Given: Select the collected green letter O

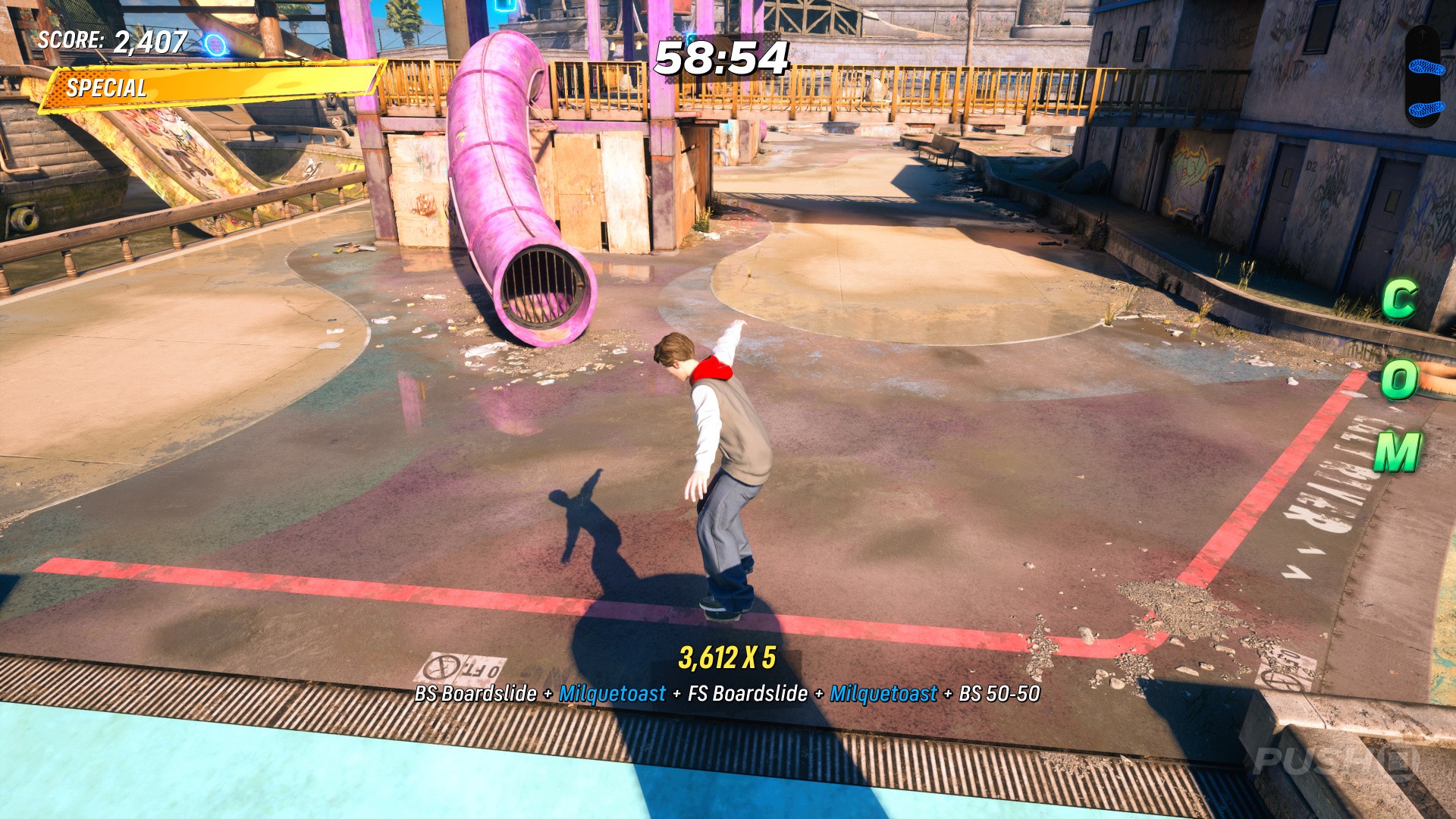Looking at the screenshot, I should point(1399,378).
